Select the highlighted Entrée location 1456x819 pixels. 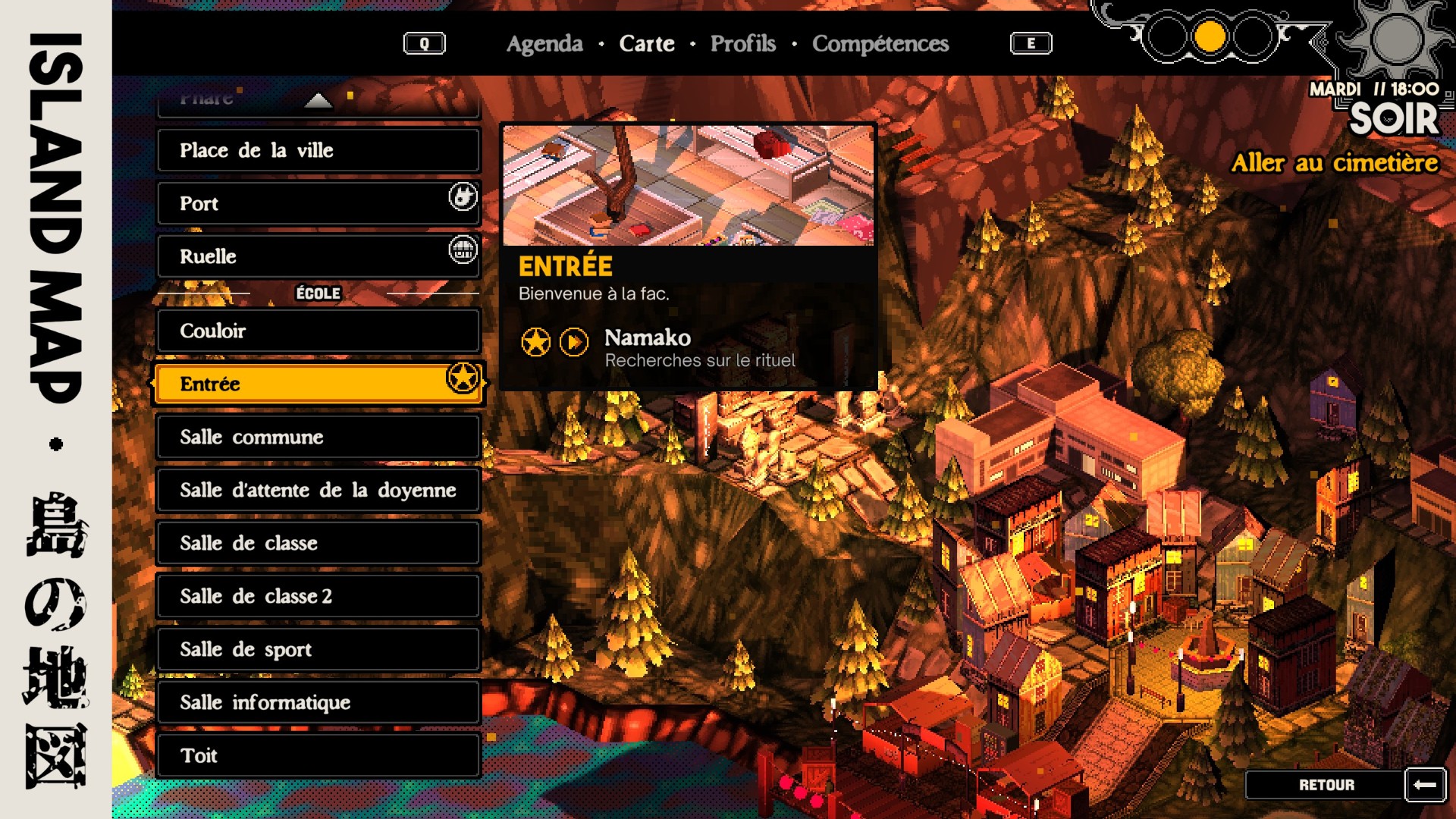tap(318, 384)
